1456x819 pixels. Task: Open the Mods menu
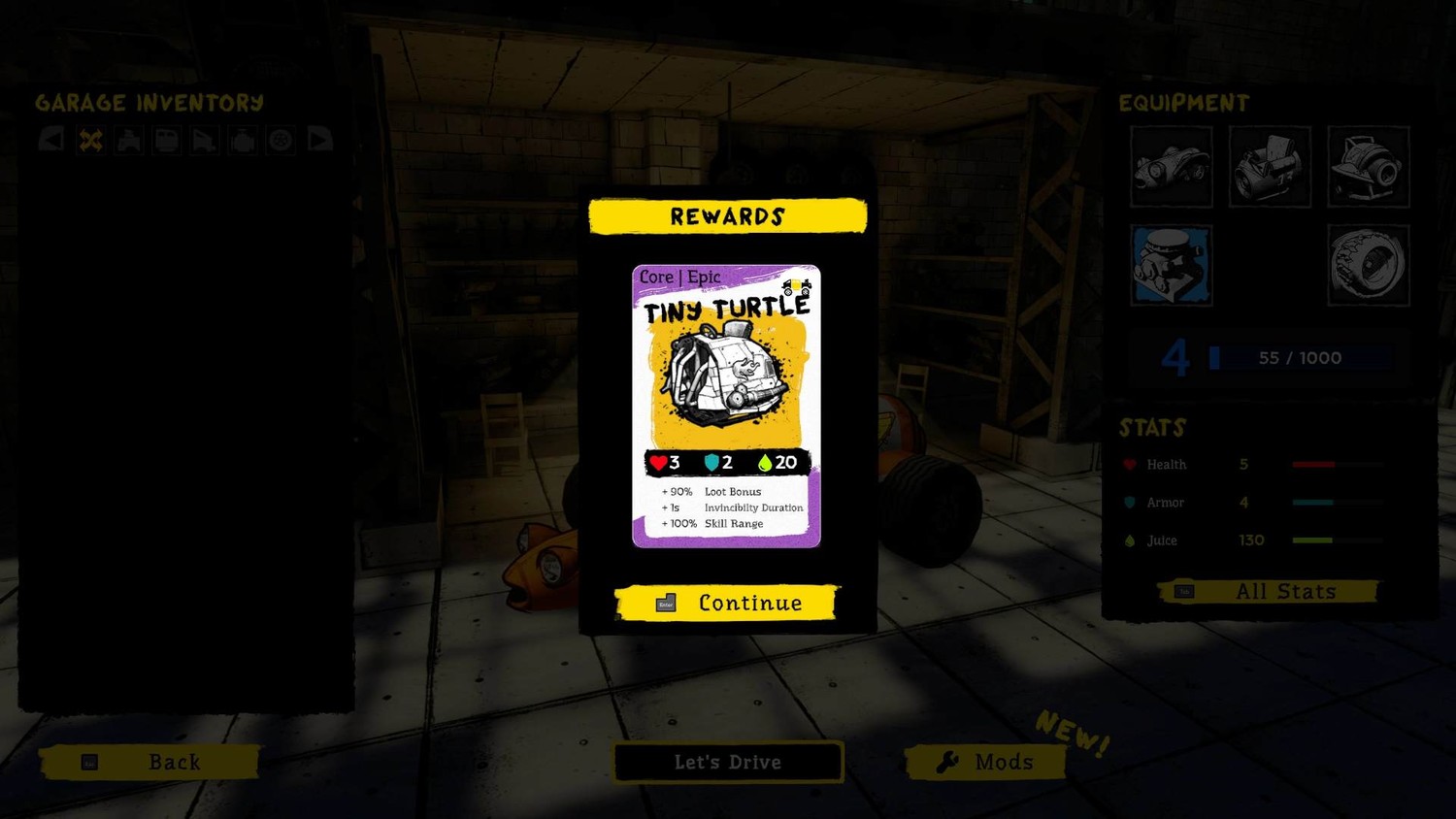click(985, 762)
